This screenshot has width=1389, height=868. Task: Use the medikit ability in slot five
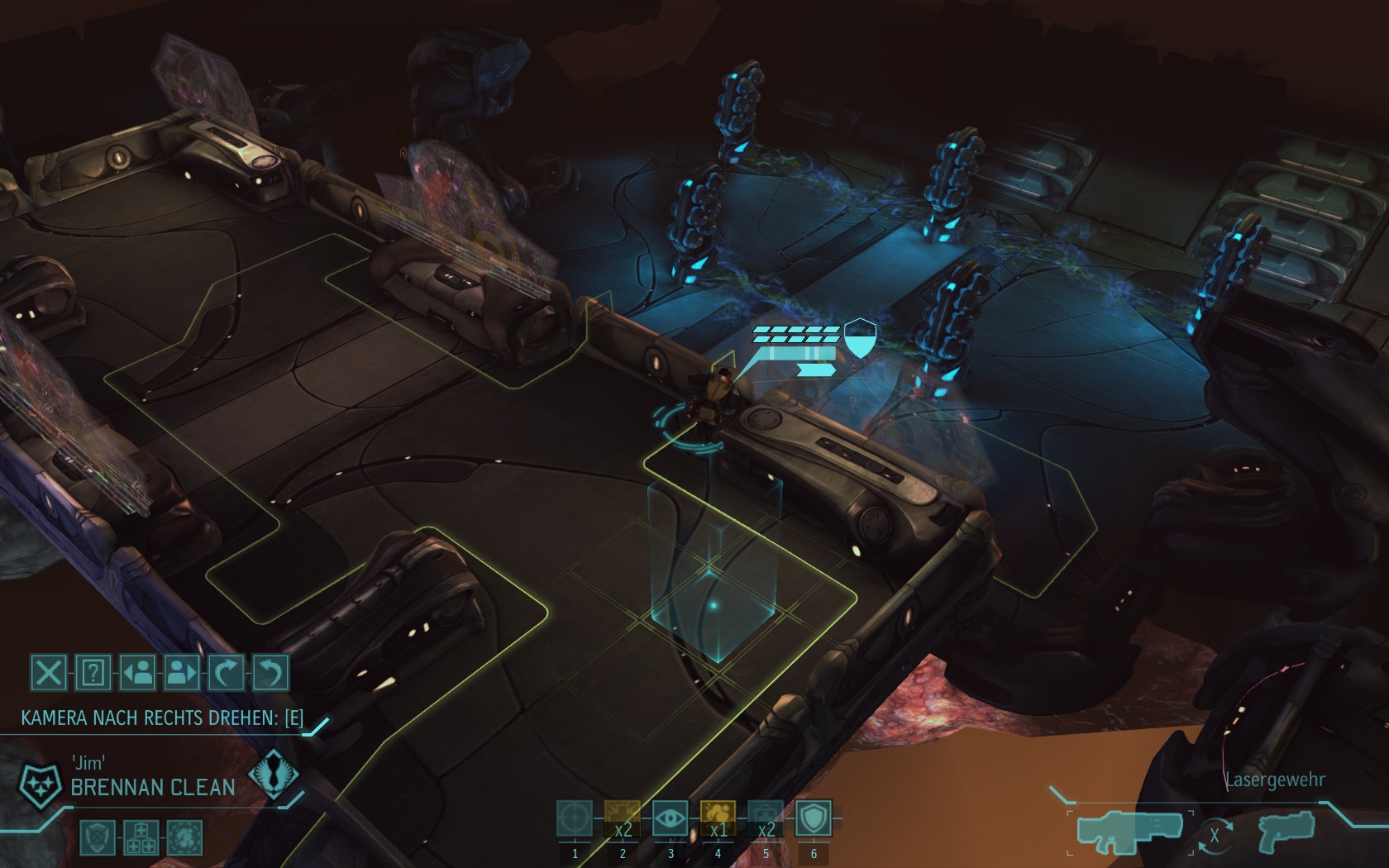coord(766,818)
